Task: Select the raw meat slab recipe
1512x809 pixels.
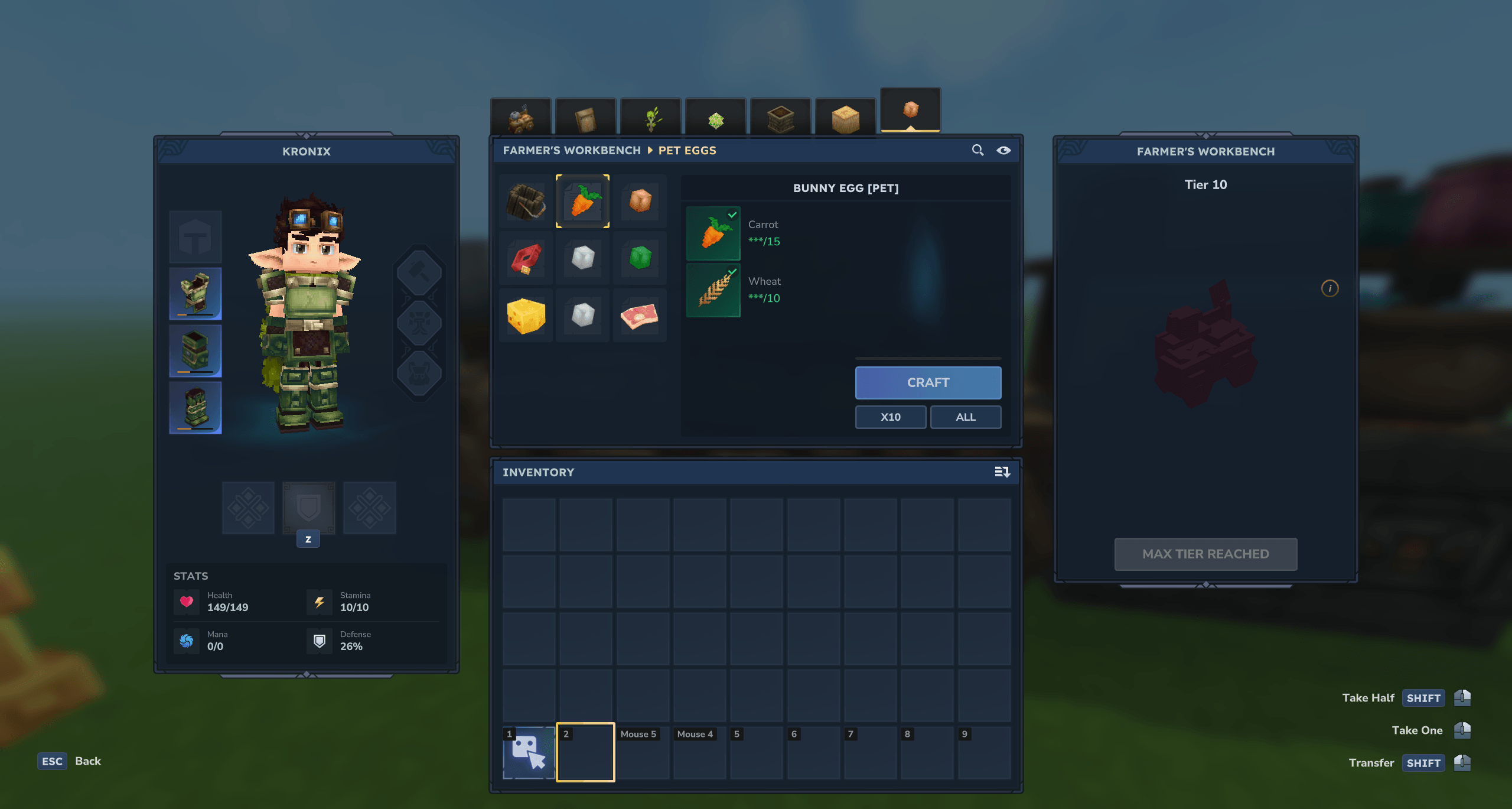Action: 640,315
